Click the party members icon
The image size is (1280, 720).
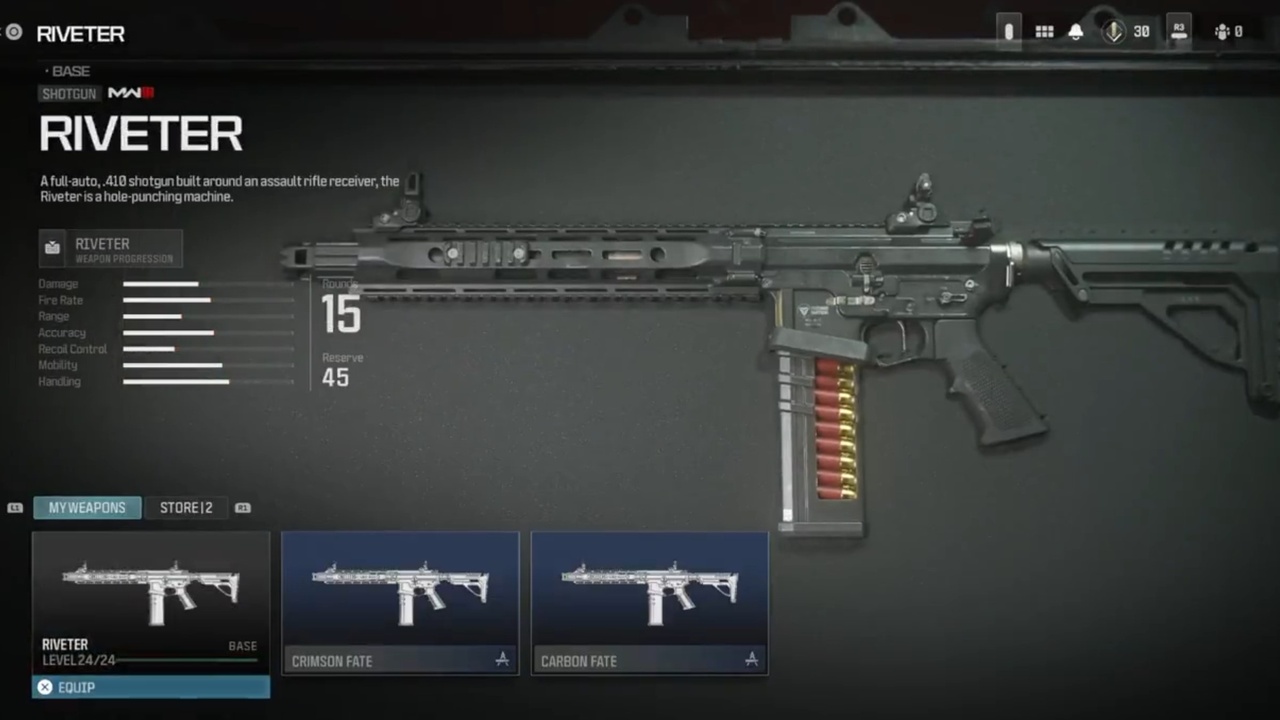[x=1224, y=31]
